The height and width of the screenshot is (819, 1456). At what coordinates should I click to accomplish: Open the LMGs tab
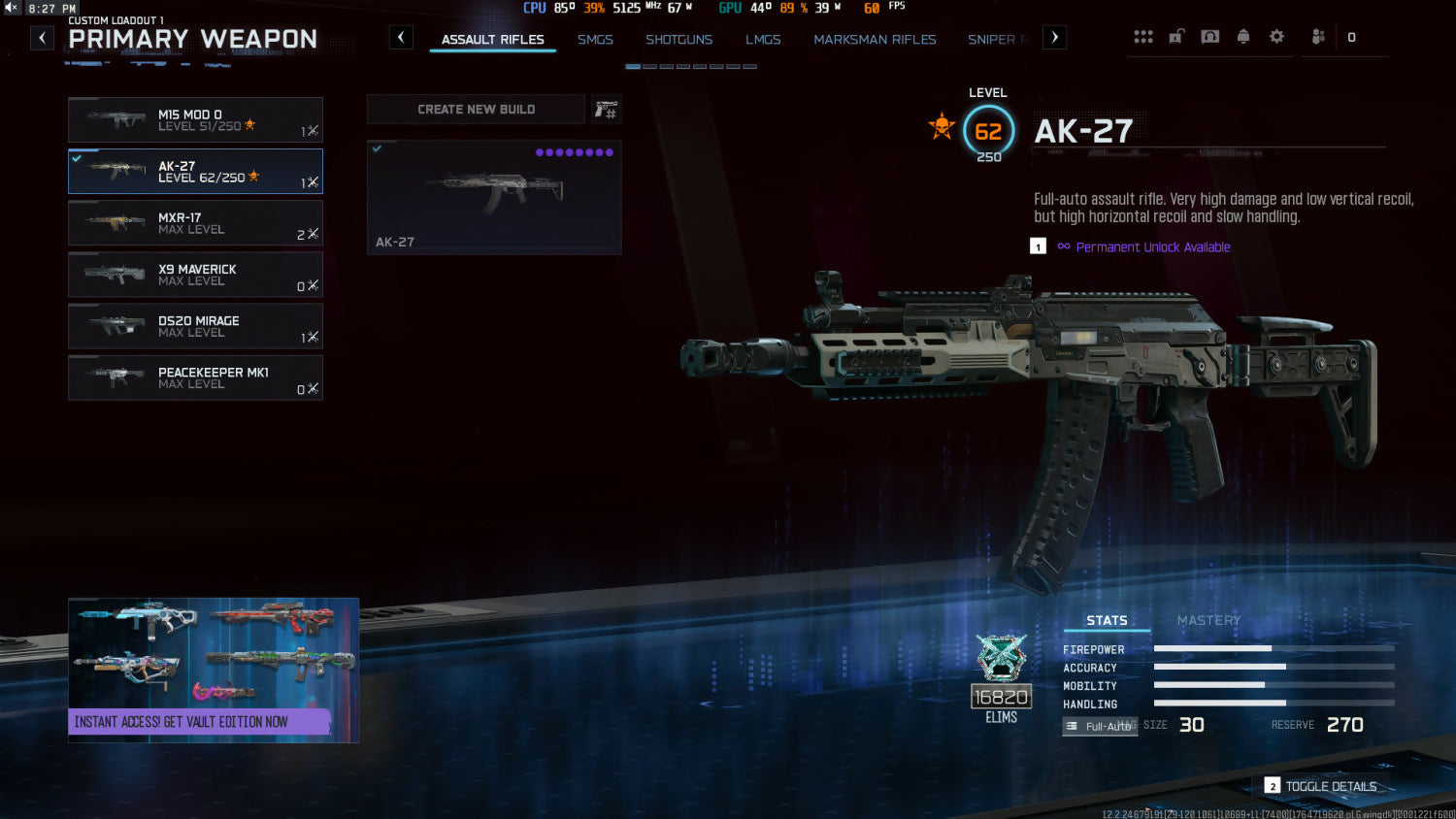click(763, 40)
